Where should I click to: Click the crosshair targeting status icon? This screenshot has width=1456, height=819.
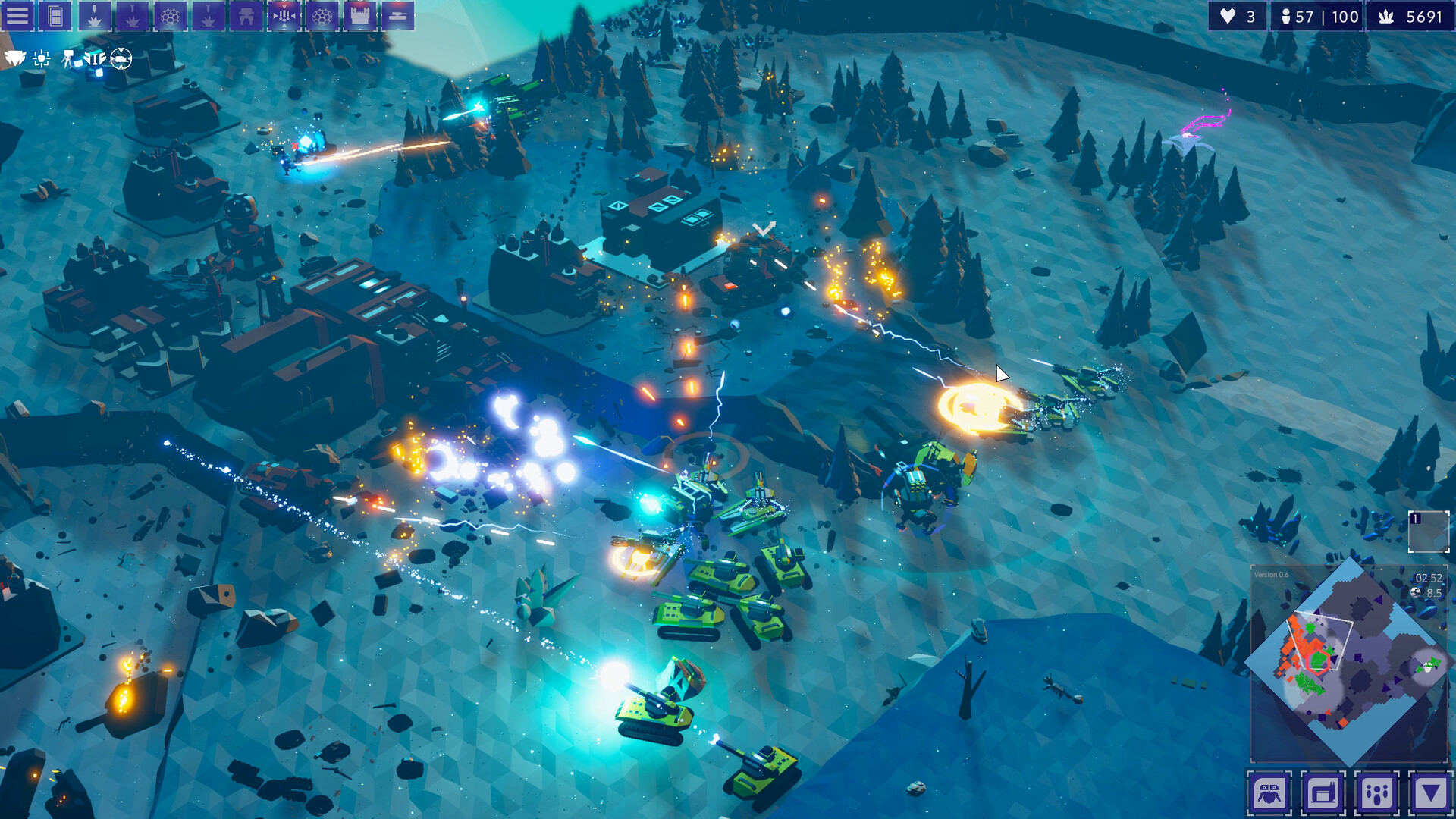pos(42,58)
